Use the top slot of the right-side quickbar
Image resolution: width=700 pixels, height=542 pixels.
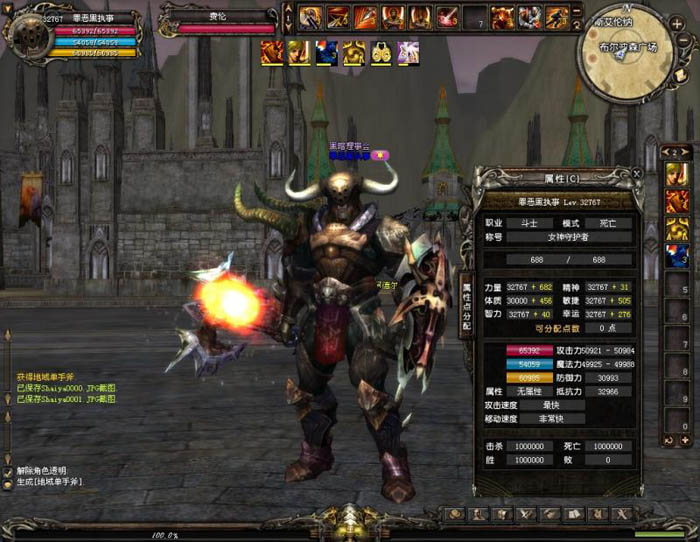tap(677, 175)
